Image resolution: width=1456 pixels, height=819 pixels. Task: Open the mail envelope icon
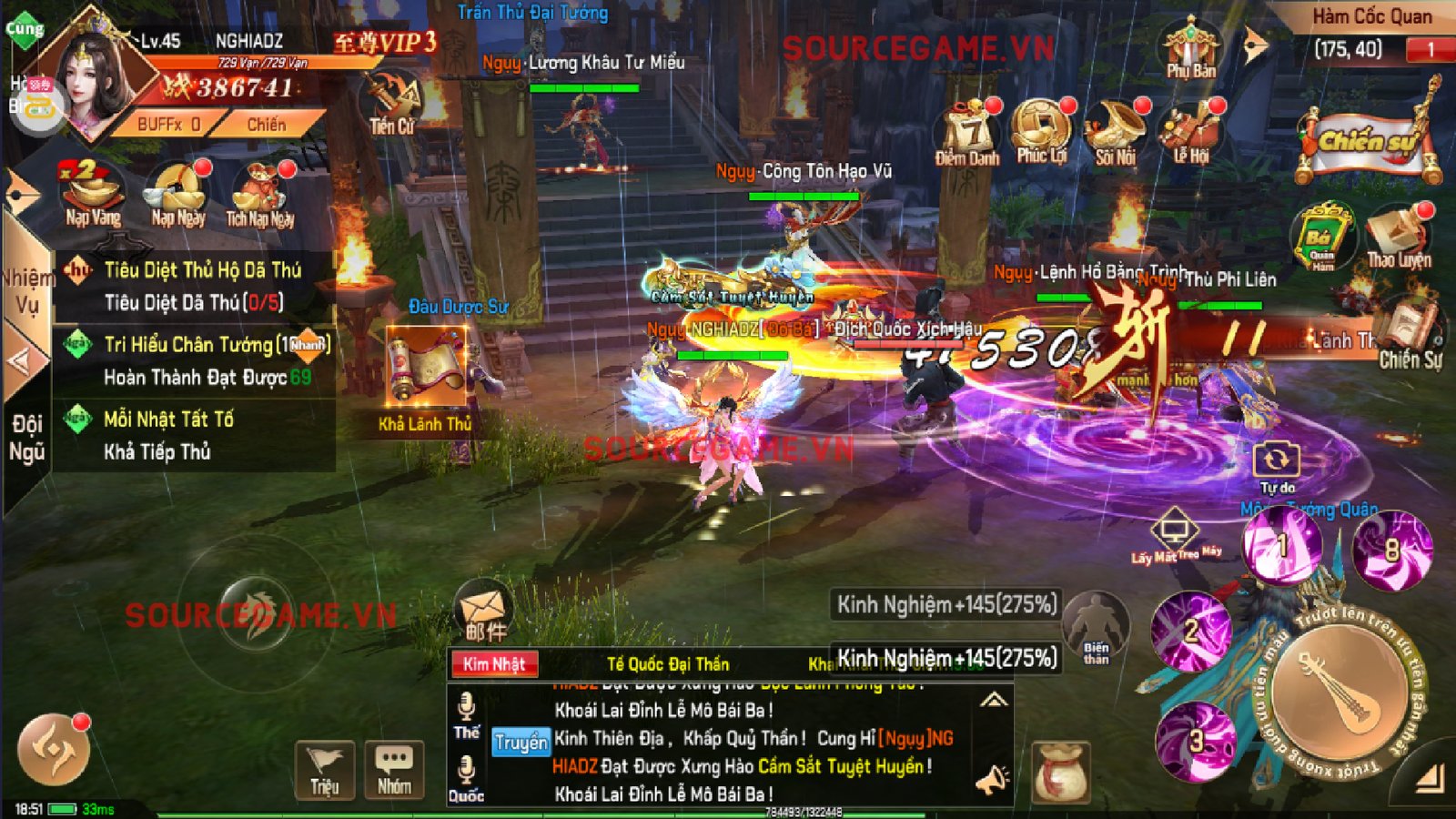pyautogui.click(x=483, y=610)
